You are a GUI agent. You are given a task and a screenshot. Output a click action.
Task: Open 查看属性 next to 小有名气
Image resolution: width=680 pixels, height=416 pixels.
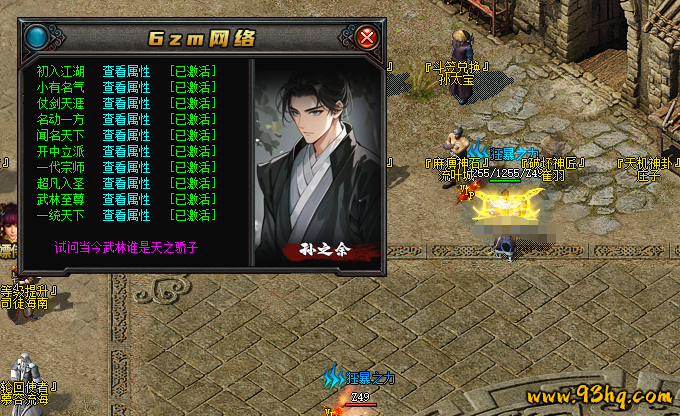[126, 87]
